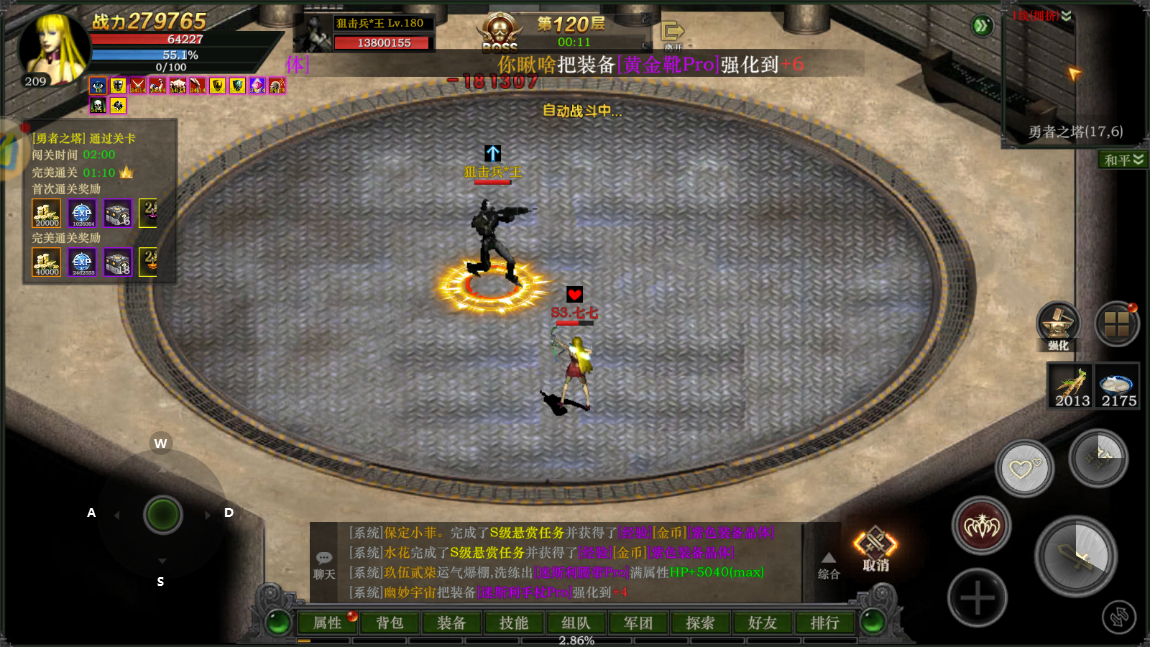Open the 强化 anvil enhancement icon

coord(1058,326)
